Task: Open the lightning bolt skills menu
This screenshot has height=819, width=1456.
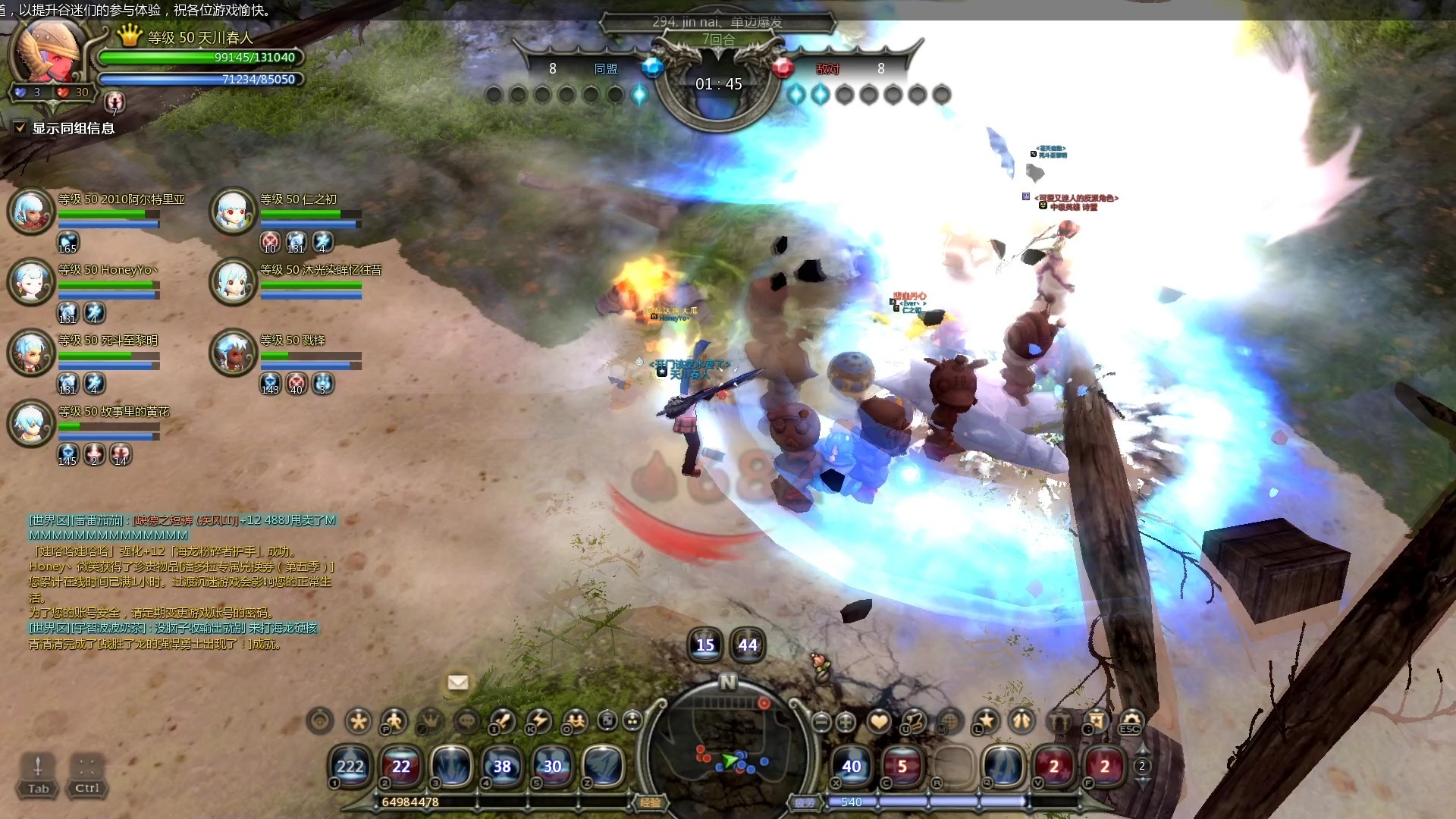Action: [x=539, y=720]
